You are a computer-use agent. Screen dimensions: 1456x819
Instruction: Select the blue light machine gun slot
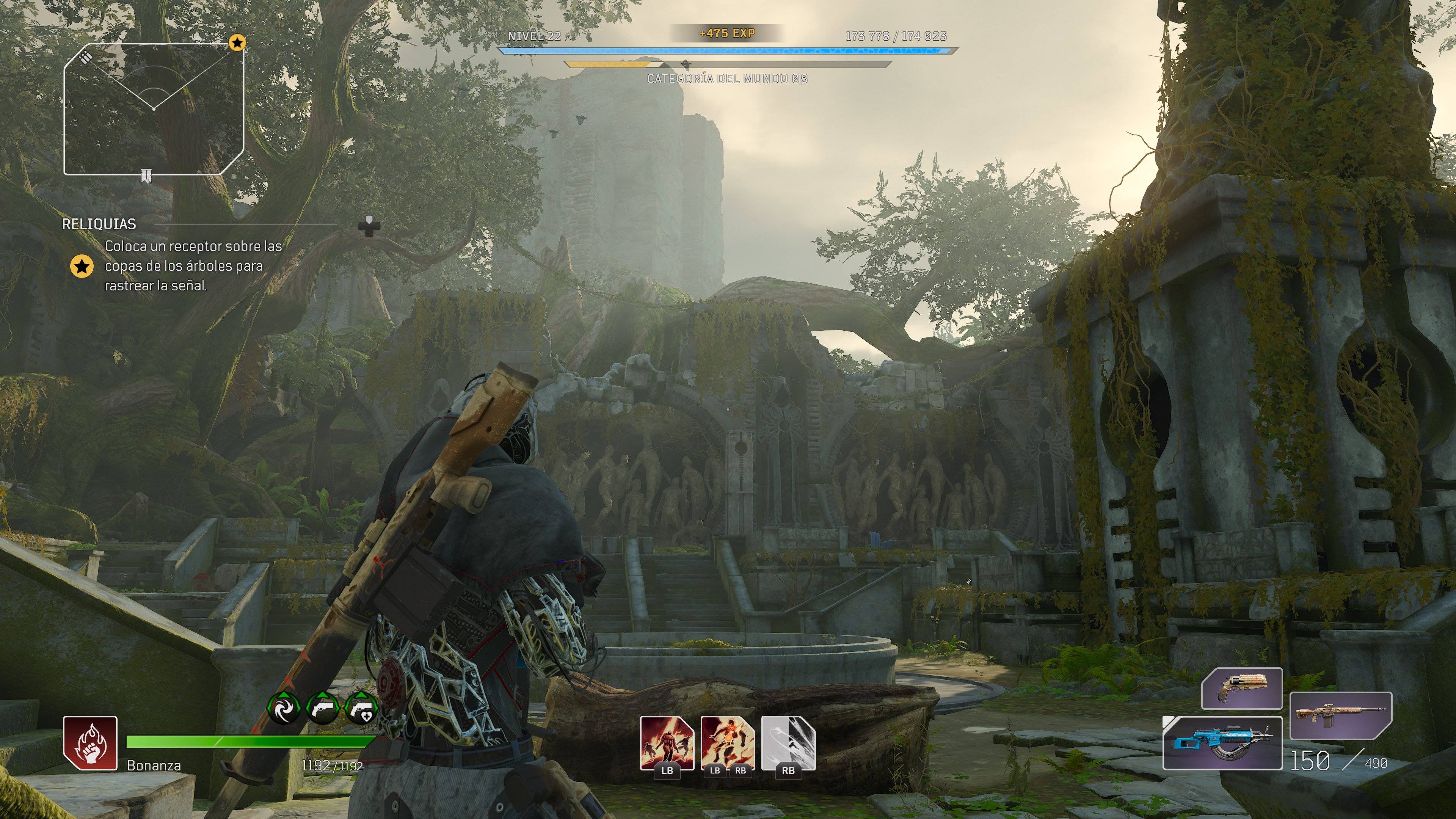[x=1222, y=743]
